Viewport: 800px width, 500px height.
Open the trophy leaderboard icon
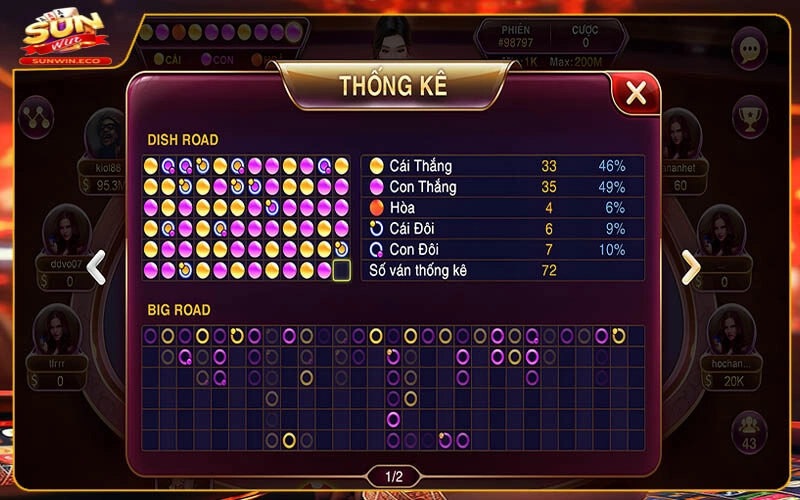[749, 116]
